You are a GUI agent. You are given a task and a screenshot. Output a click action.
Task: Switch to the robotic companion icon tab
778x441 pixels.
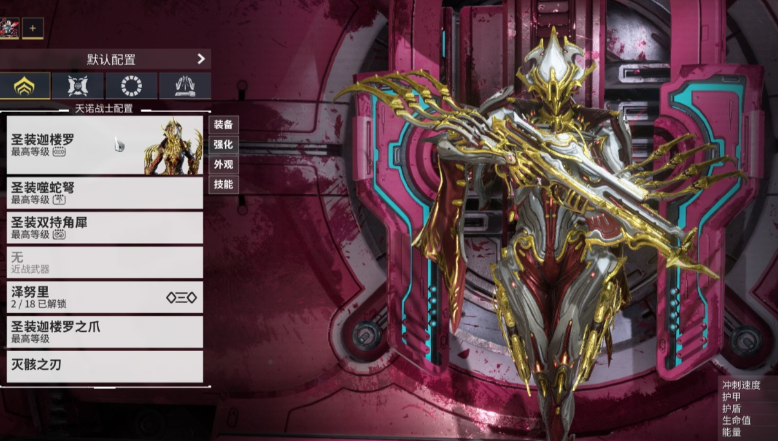[78, 86]
